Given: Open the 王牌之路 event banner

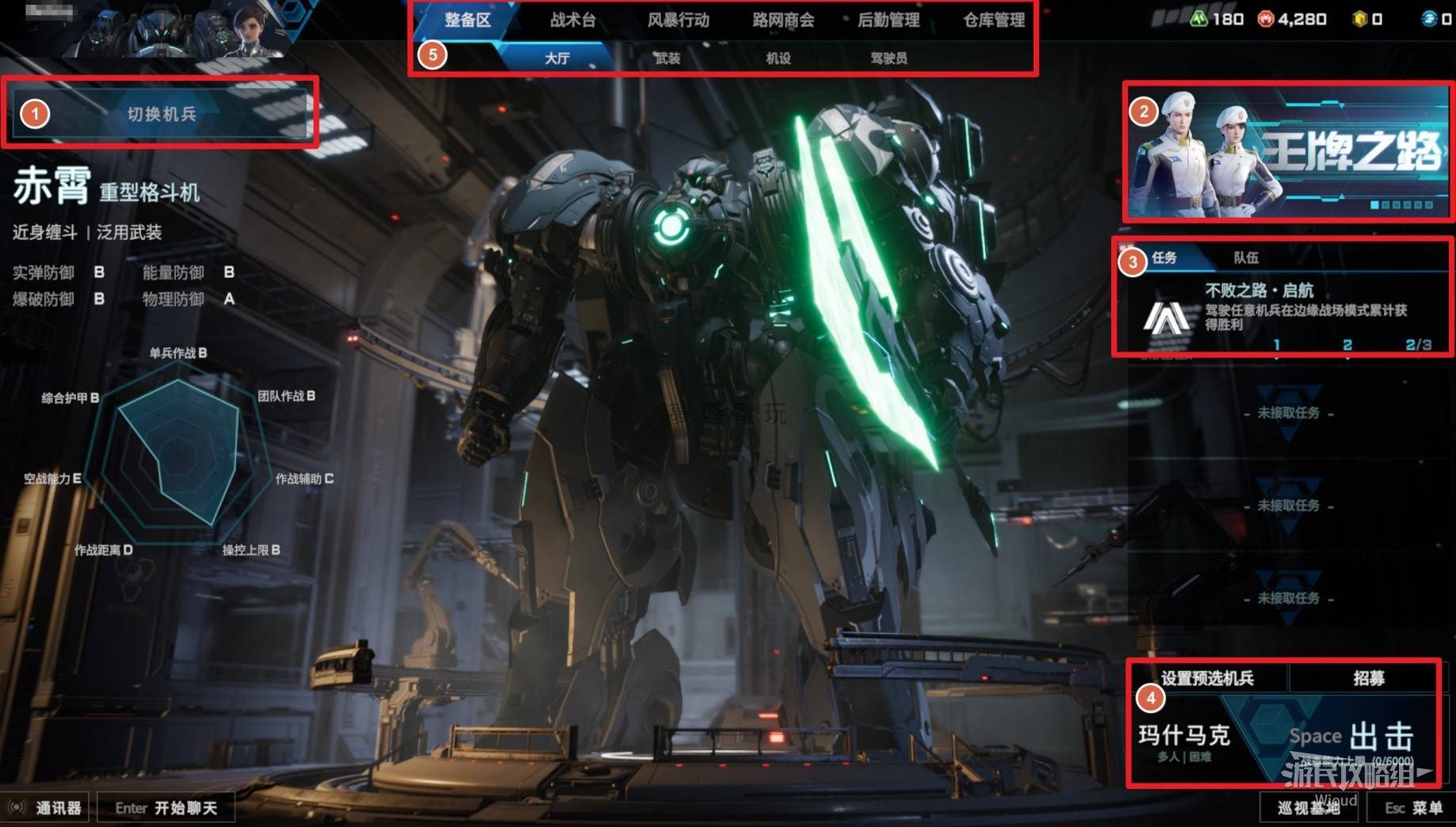Looking at the screenshot, I should click(x=1288, y=152).
